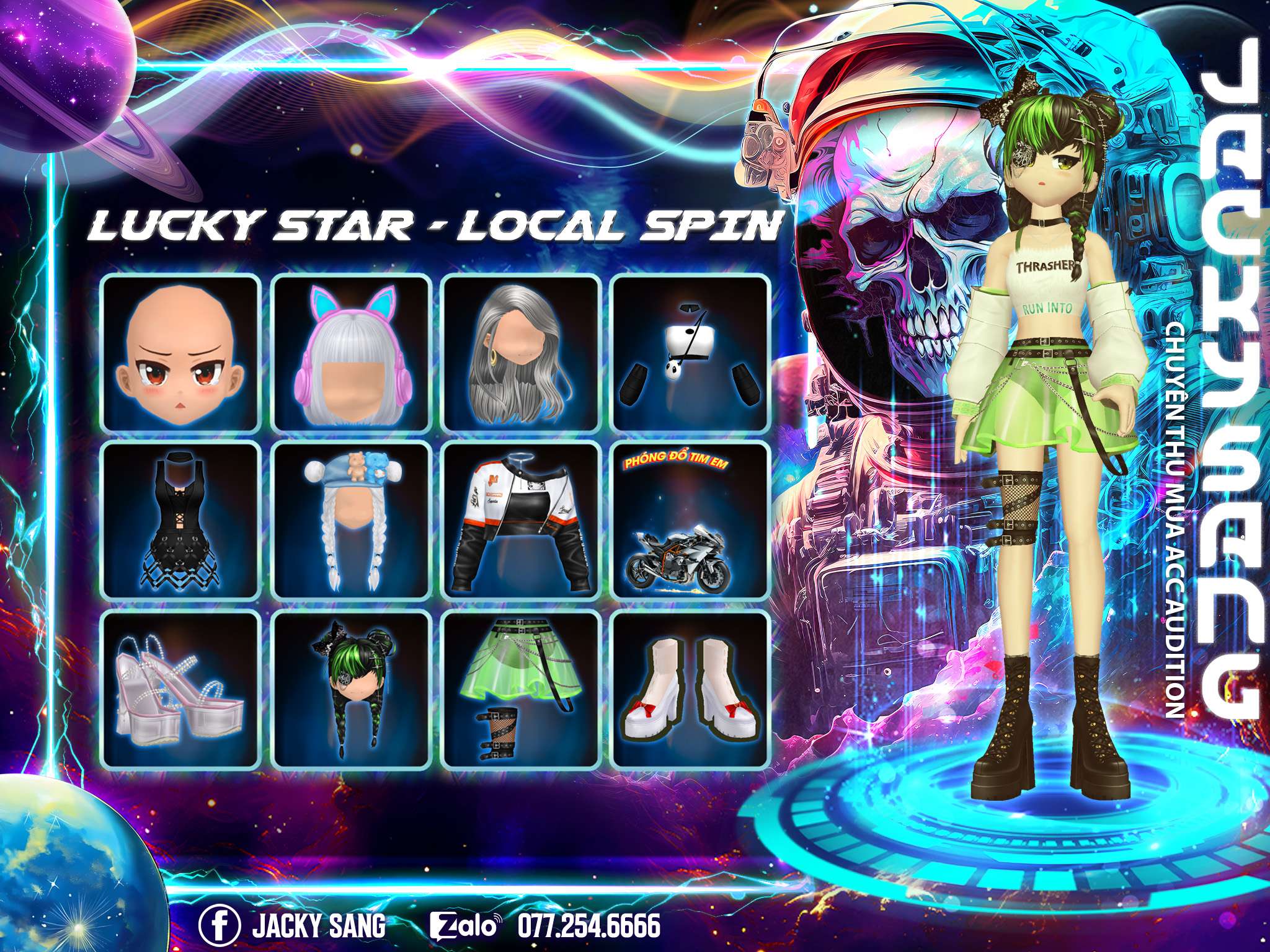Choose the green and black hair with bow

pyautogui.click(x=352, y=688)
